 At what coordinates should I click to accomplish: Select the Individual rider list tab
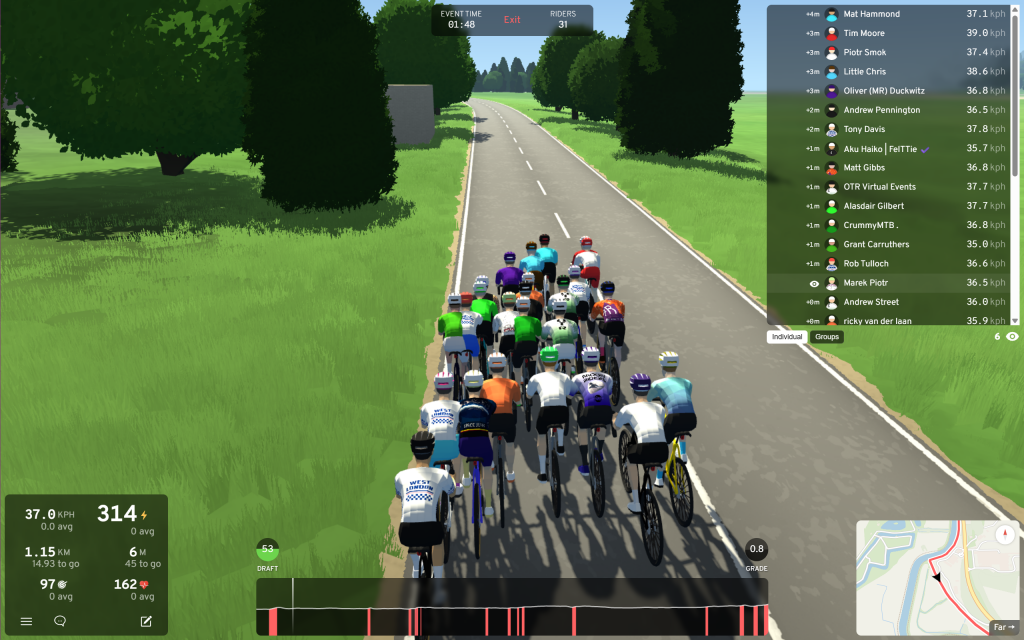pyautogui.click(x=787, y=337)
